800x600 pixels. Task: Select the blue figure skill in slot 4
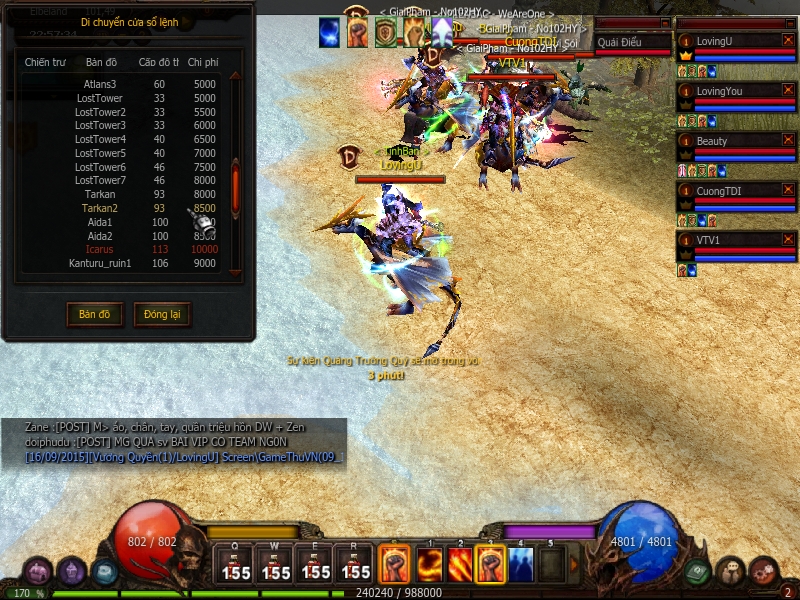(x=521, y=565)
